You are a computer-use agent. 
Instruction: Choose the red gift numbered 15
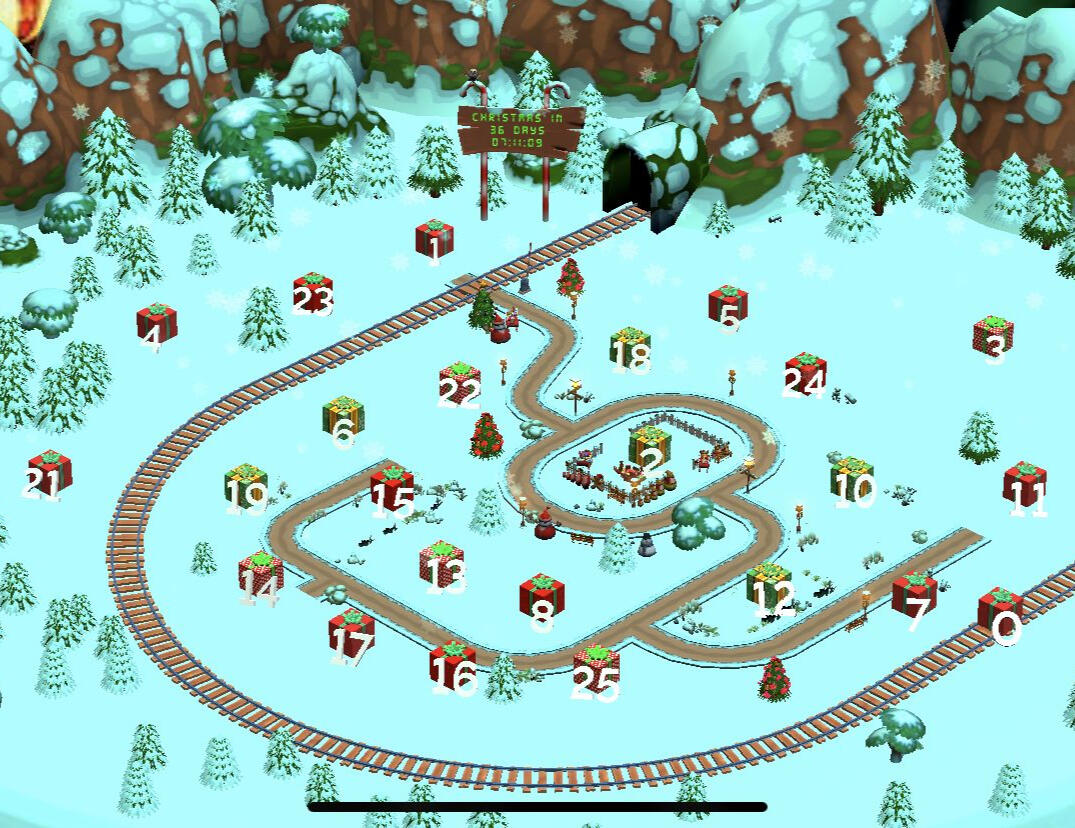(392, 487)
